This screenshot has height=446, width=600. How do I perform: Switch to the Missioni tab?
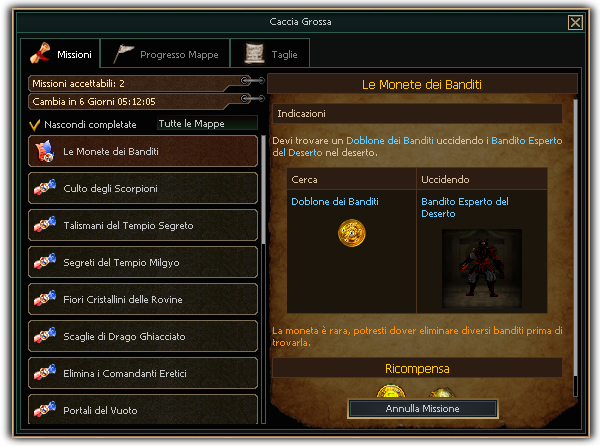61,53
